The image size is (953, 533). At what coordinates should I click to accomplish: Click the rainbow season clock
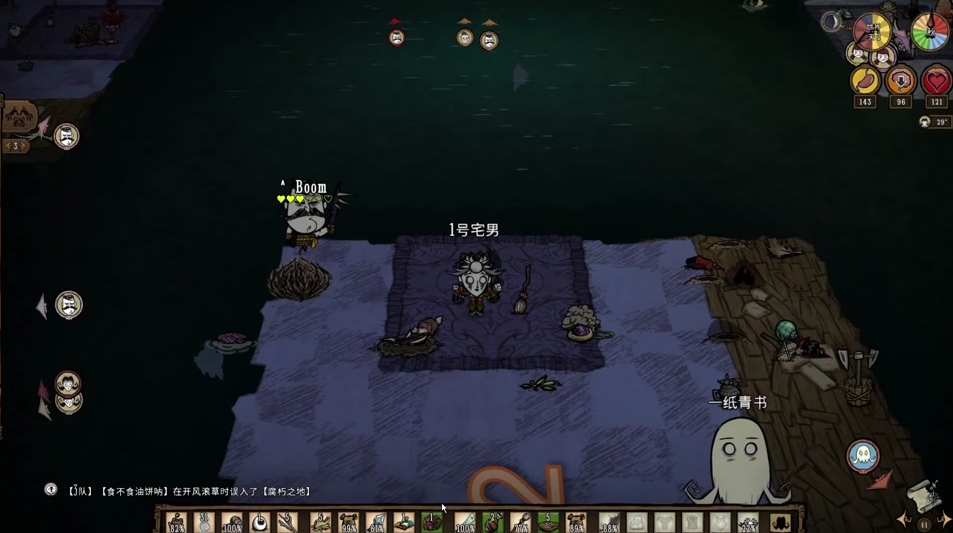(930, 32)
